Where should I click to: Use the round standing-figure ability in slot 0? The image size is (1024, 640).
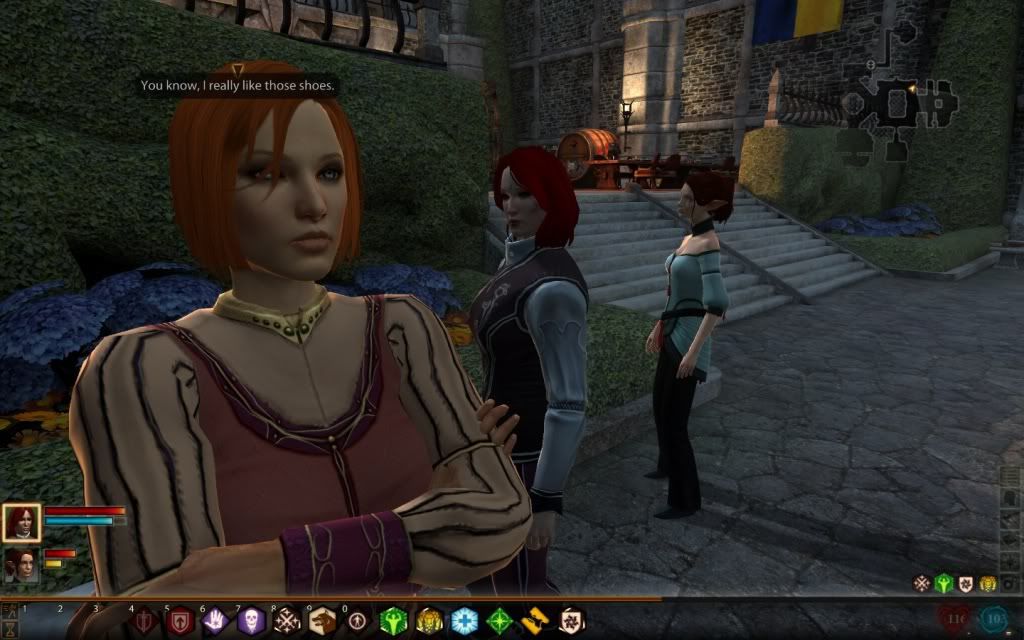358,621
